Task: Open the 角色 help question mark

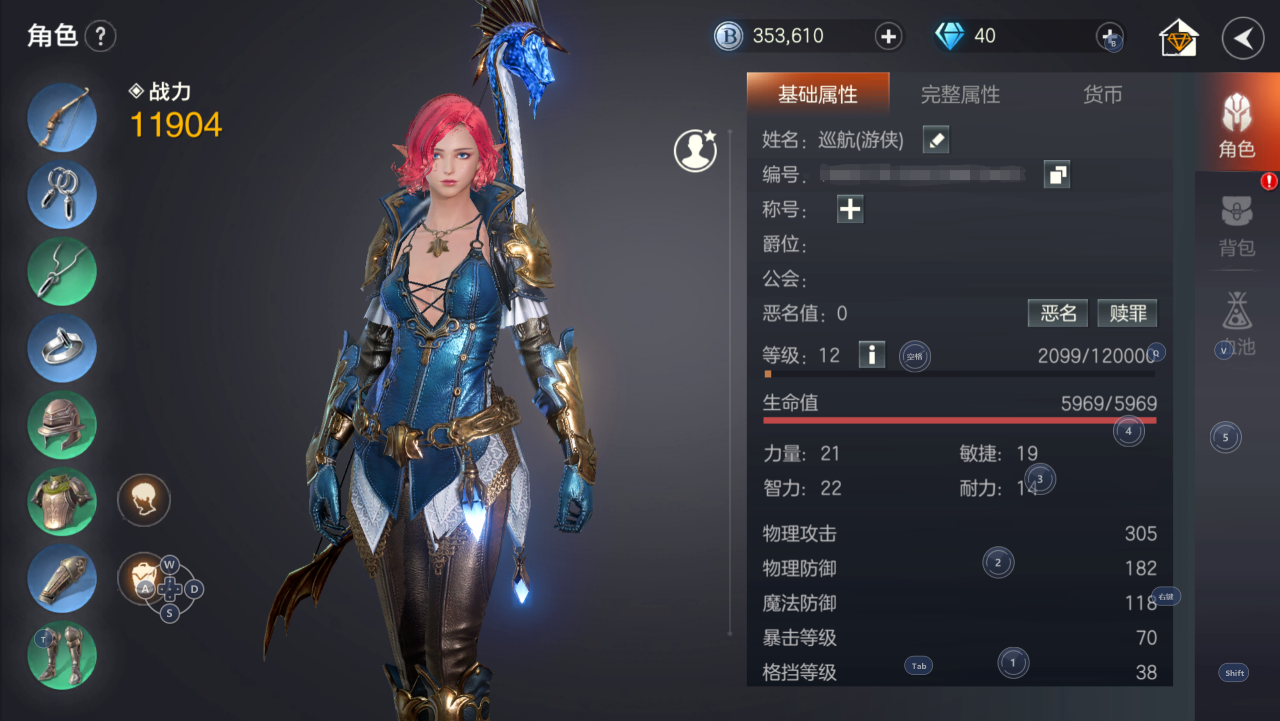Action: 100,38
